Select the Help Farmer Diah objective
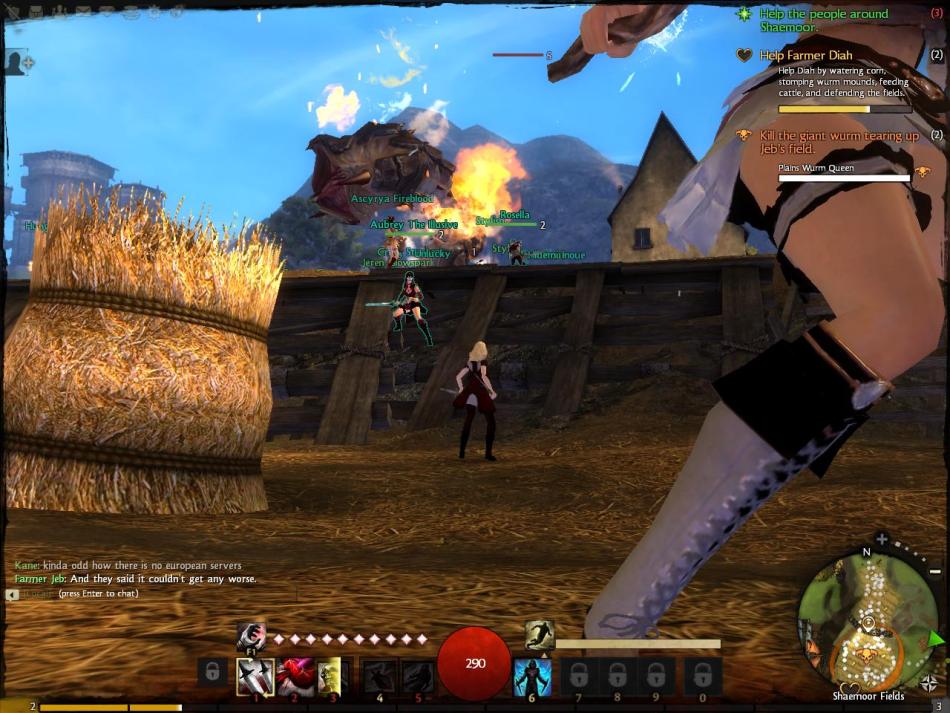This screenshot has width=950, height=713. tap(806, 56)
